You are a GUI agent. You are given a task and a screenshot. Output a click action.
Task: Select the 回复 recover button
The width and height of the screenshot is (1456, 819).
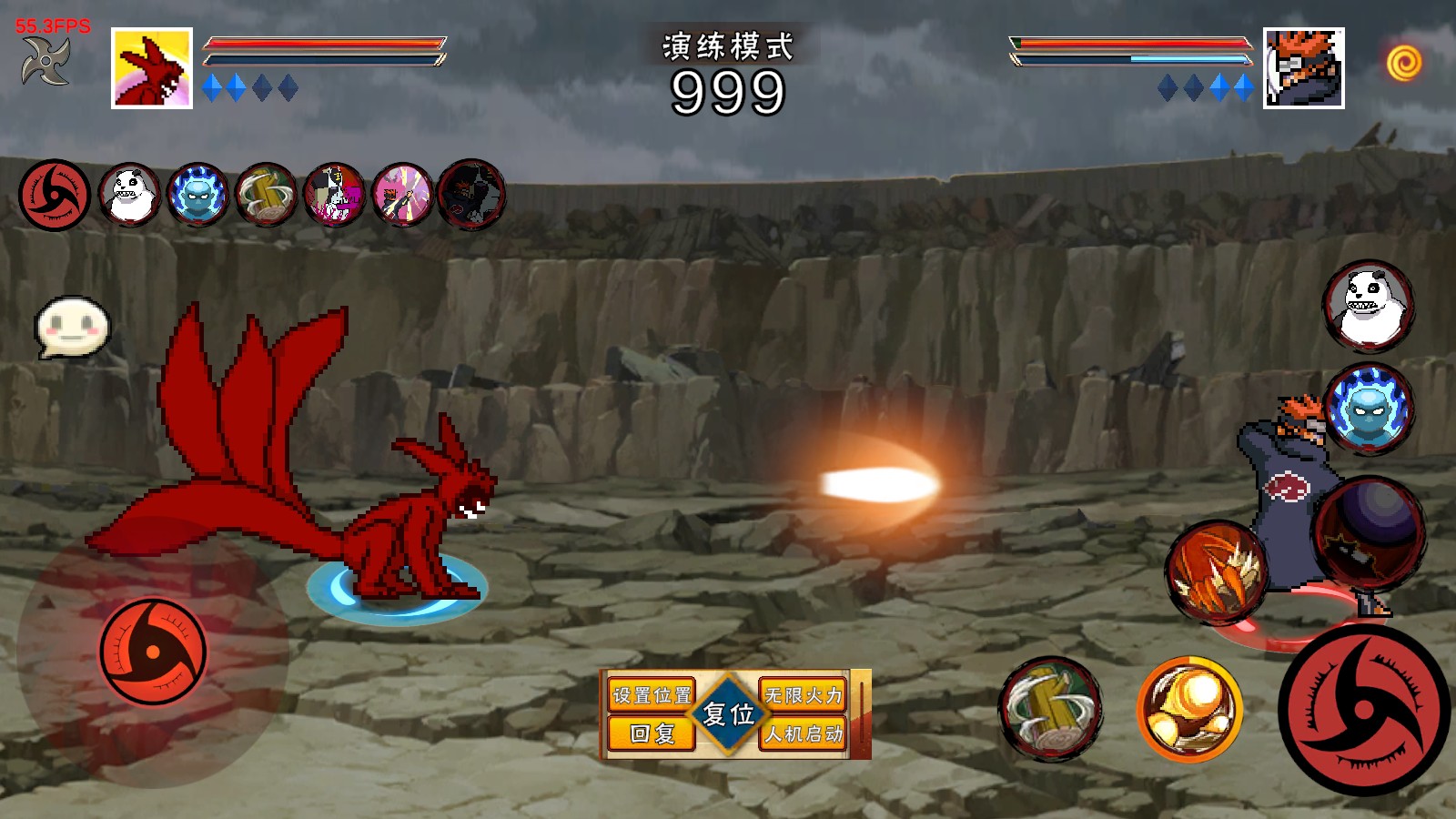[x=651, y=733]
